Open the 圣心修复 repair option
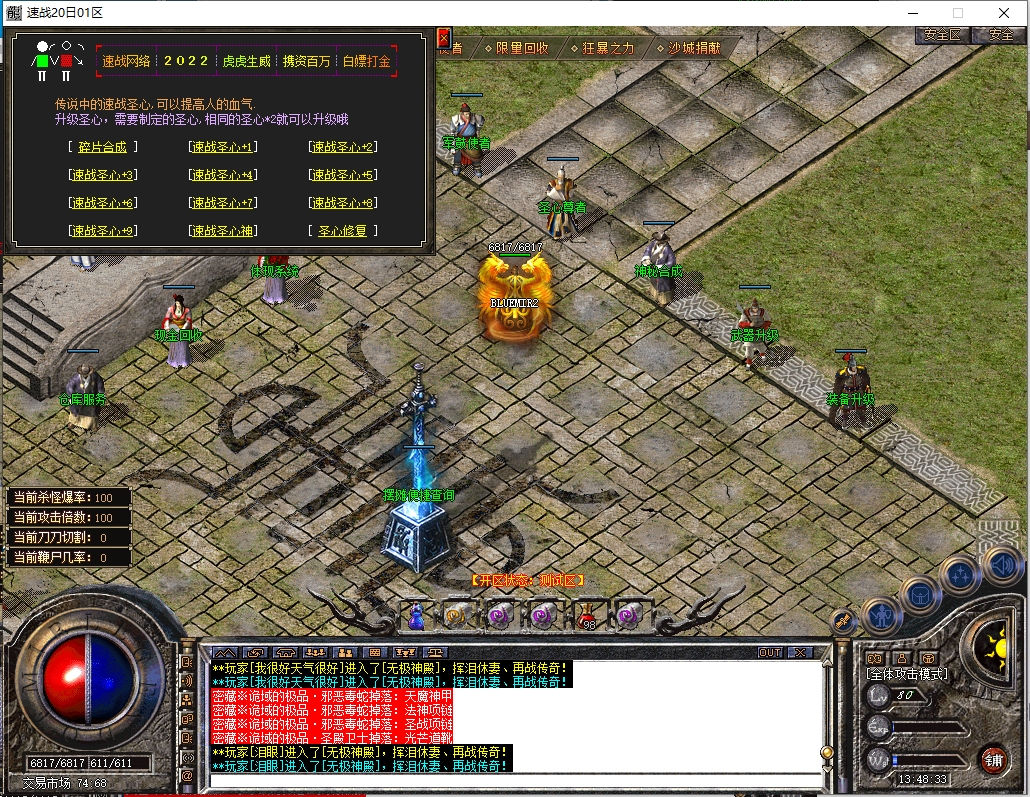Image resolution: width=1030 pixels, height=797 pixels. coord(342,231)
